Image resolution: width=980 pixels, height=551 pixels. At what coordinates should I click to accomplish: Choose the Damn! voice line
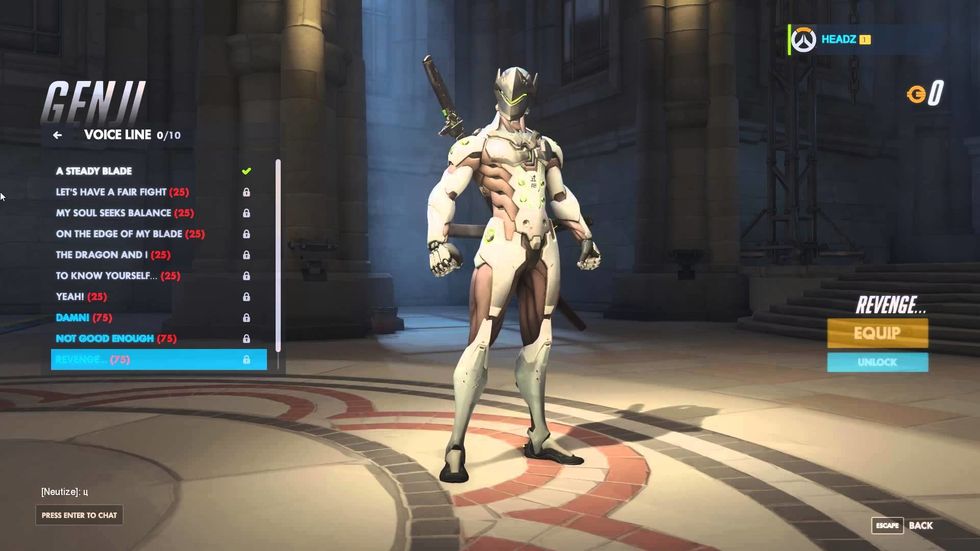pyautogui.click(x=84, y=318)
